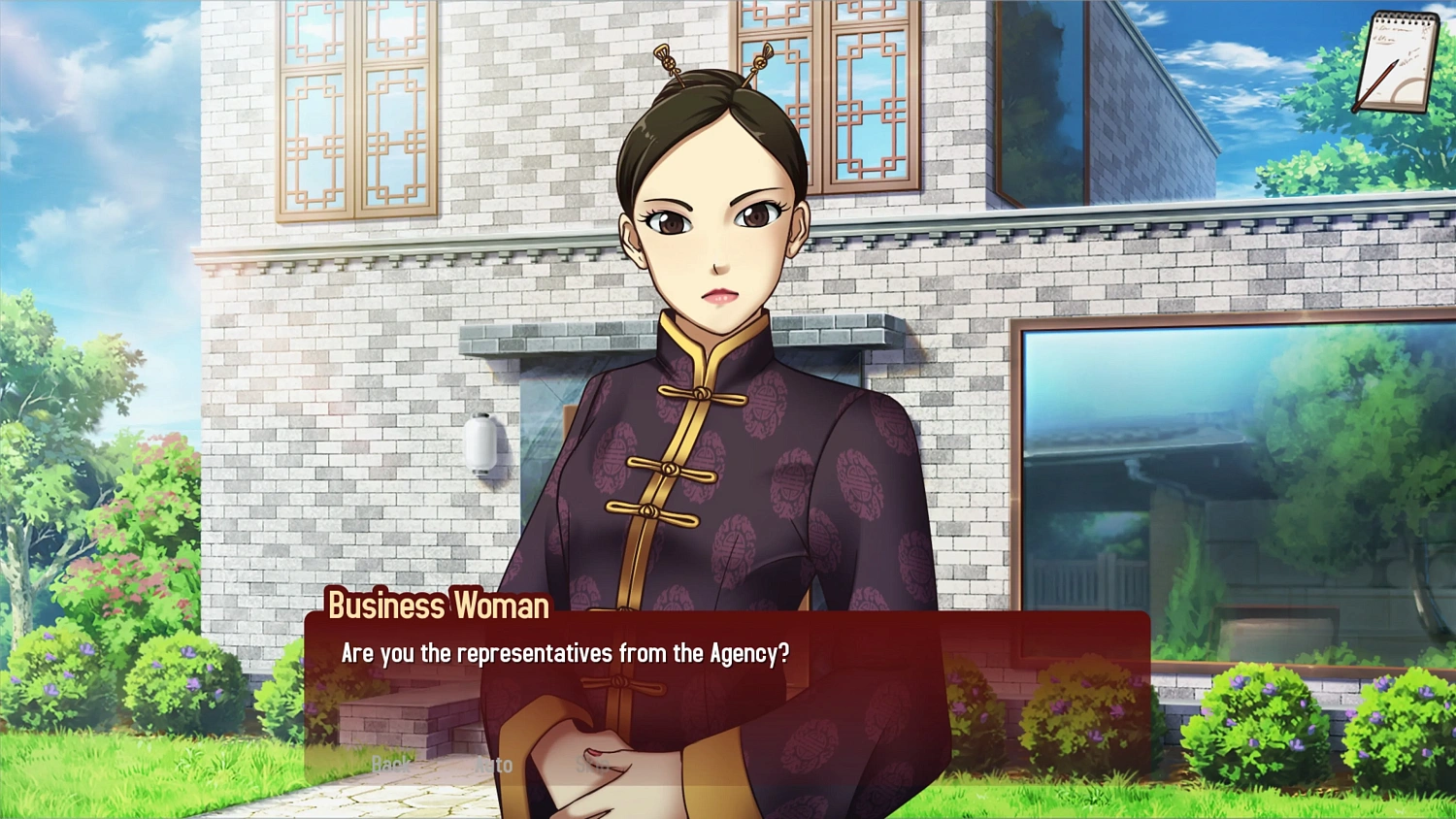Advance the story by clicking dialogue text
The width and height of the screenshot is (1456, 819).
pos(566,654)
